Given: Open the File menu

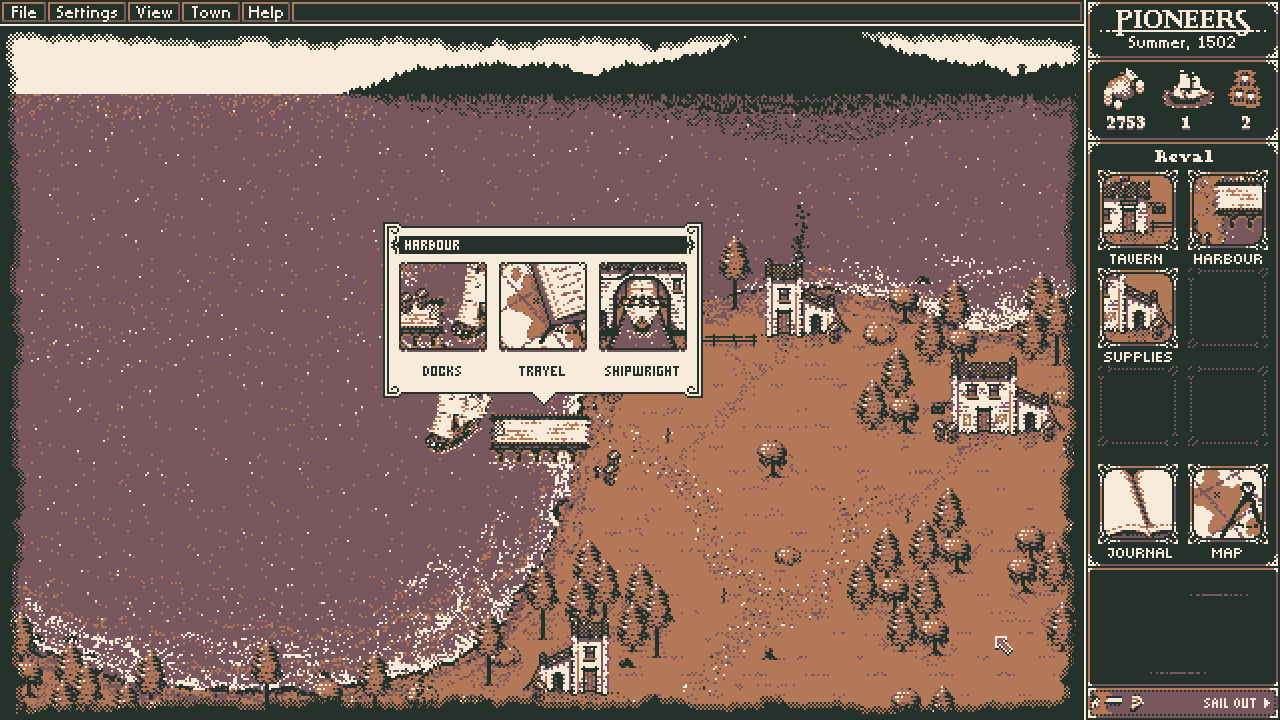Looking at the screenshot, I should 23,13.
